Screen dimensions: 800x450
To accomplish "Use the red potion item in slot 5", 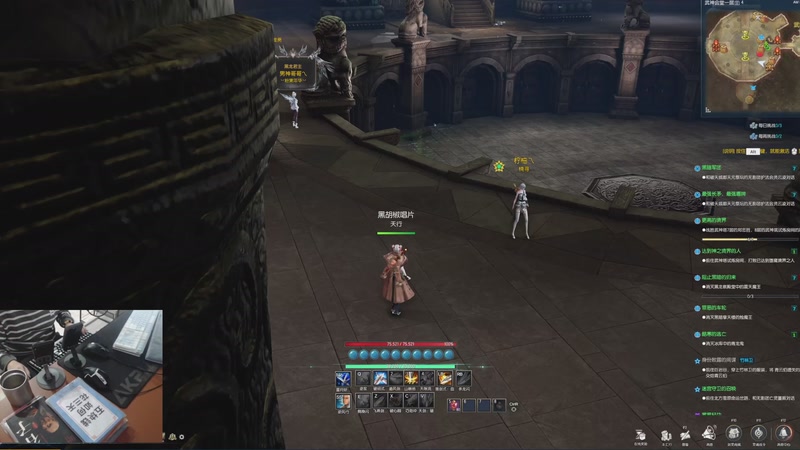I will [454, 404].
